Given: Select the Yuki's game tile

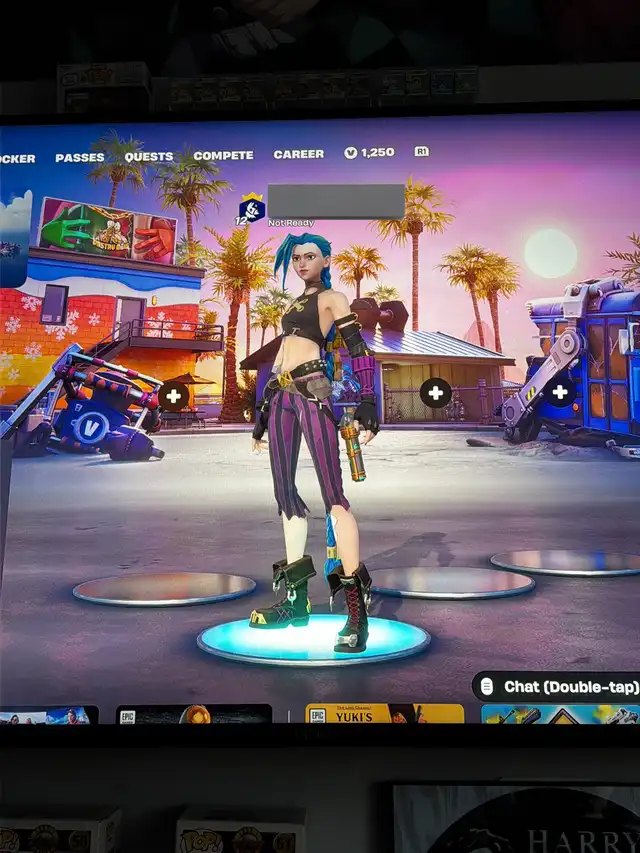Looking at the screenshot, I should (384, 713).
